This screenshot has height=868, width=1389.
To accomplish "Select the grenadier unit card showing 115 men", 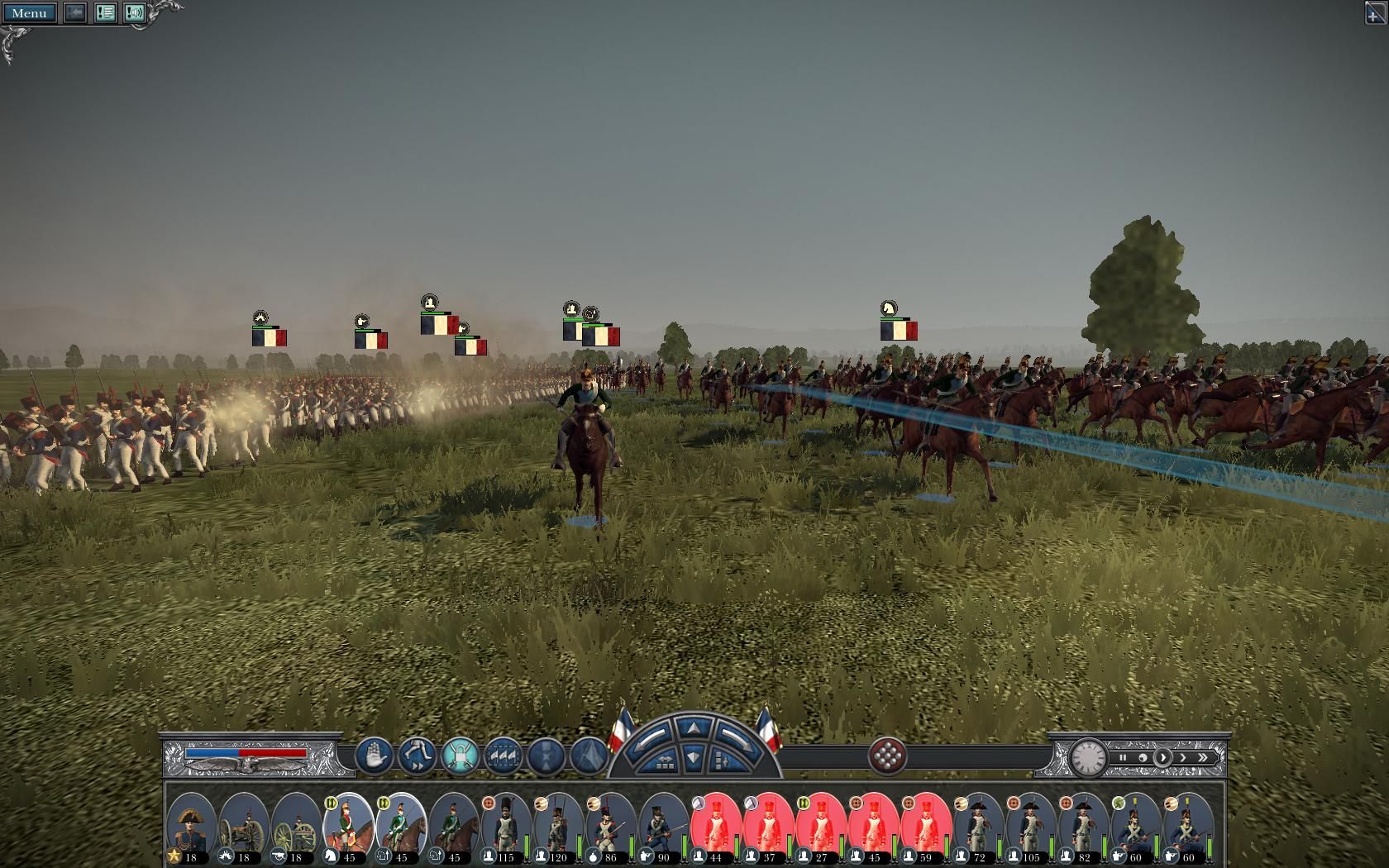I will click(x=505, y=827).
